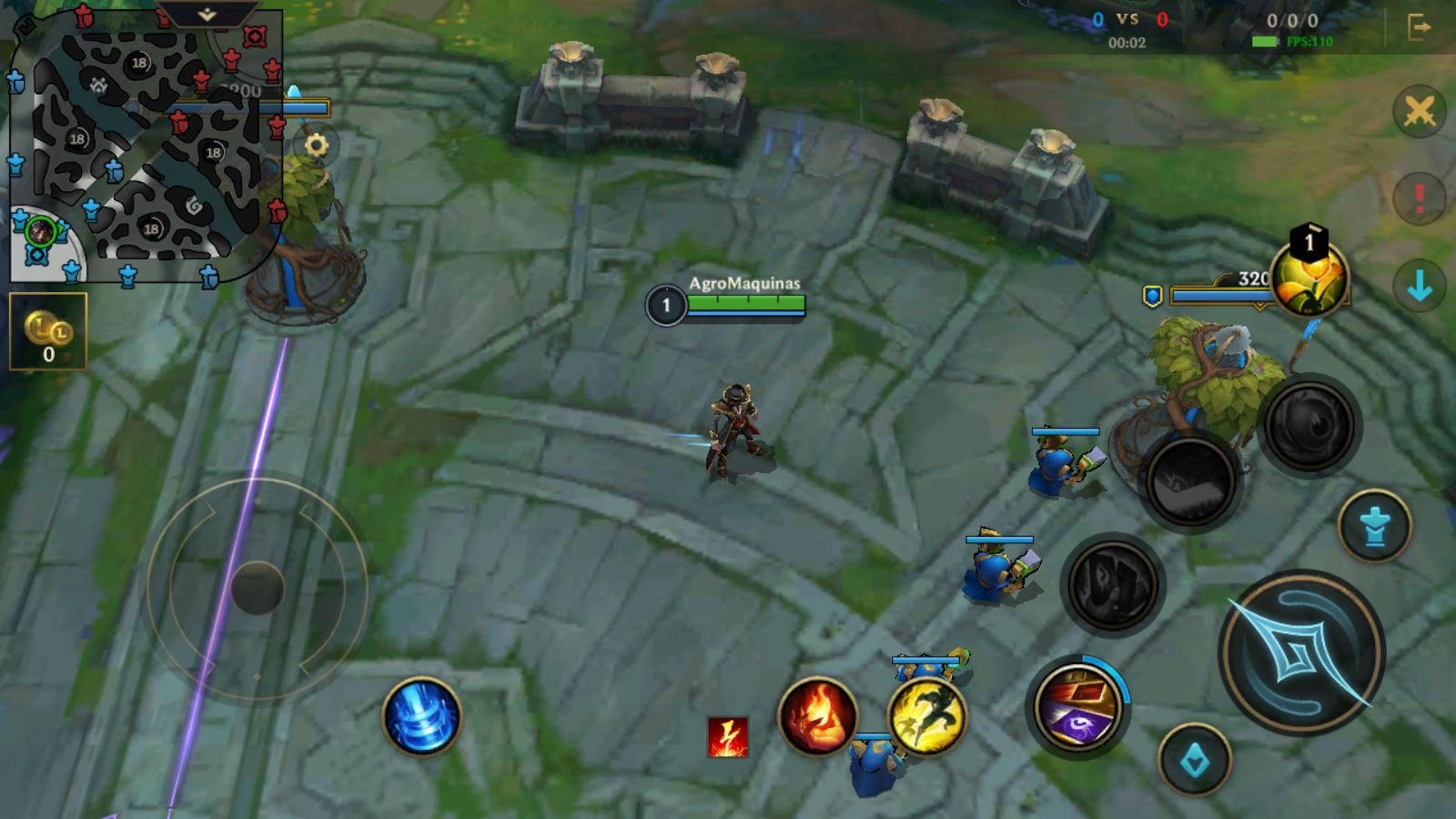Send the blue down-arrow ping
This screenshot has width=1456, height=819.
(1419, 287)
